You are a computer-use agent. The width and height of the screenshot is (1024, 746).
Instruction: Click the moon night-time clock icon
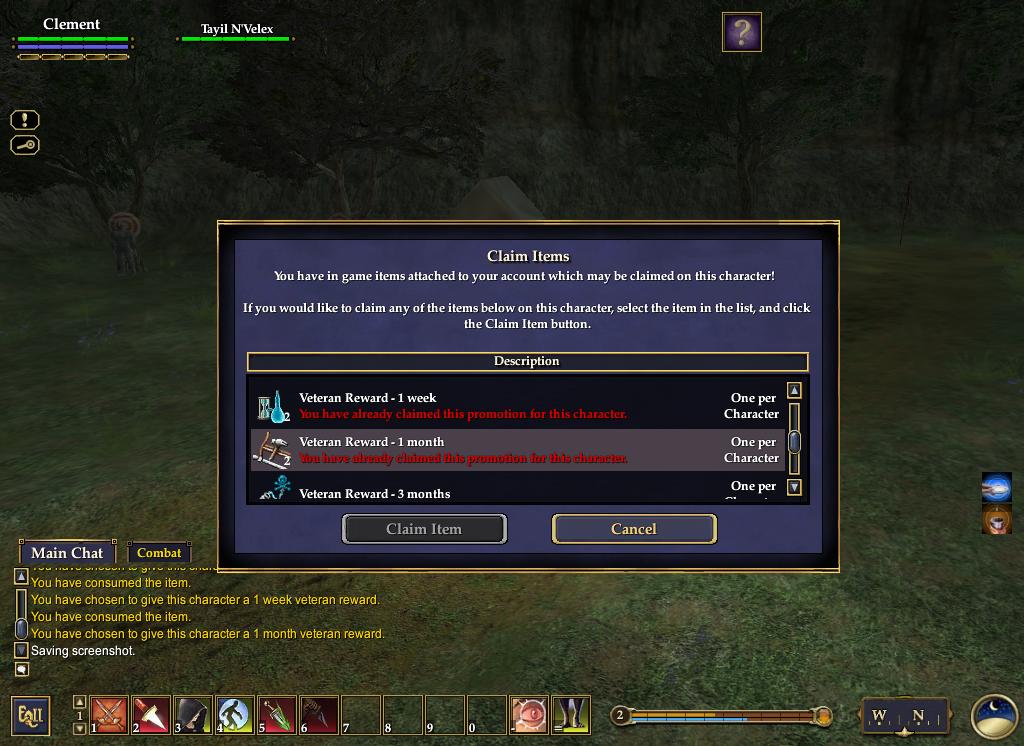click(x=994, y=716)
